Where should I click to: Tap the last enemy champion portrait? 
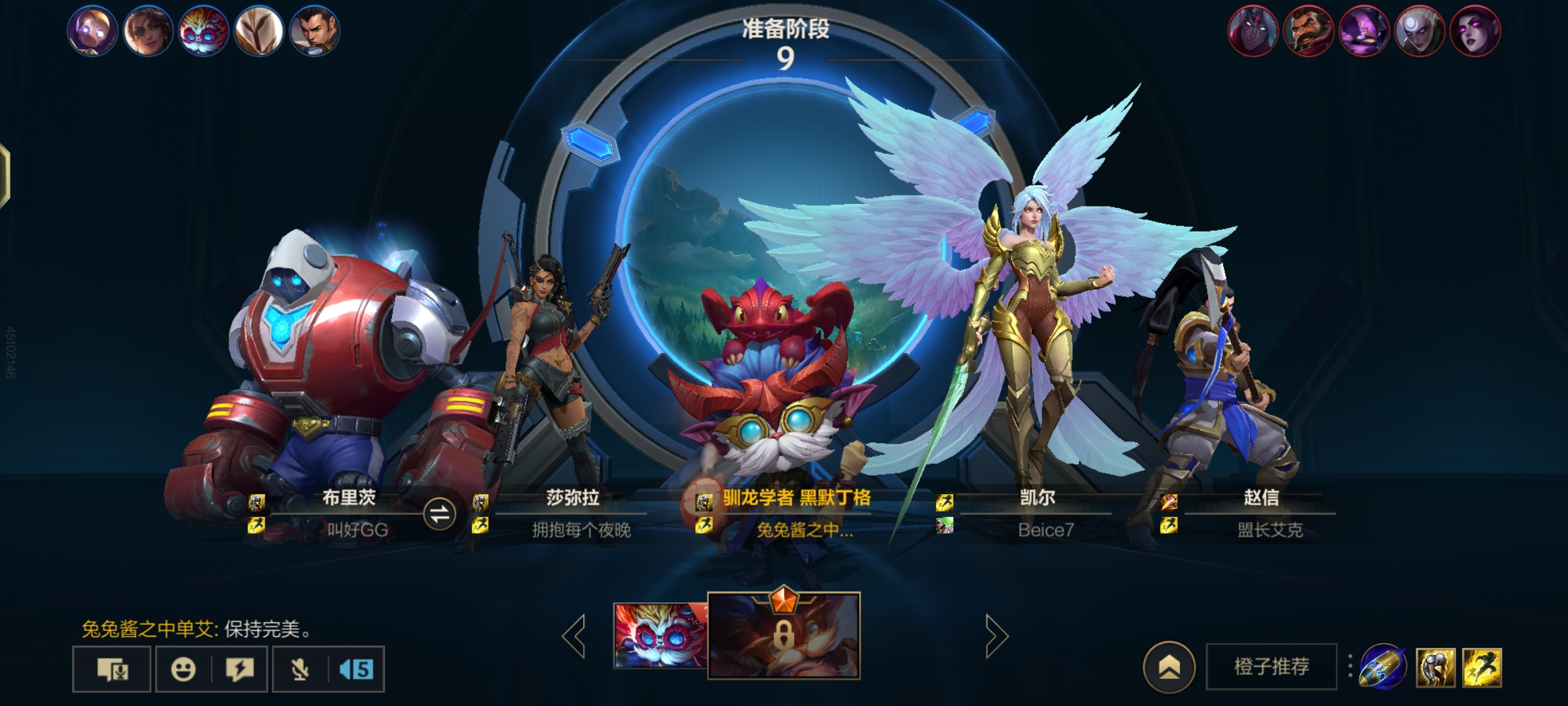pyautogui.click(x=1475, y=31)
